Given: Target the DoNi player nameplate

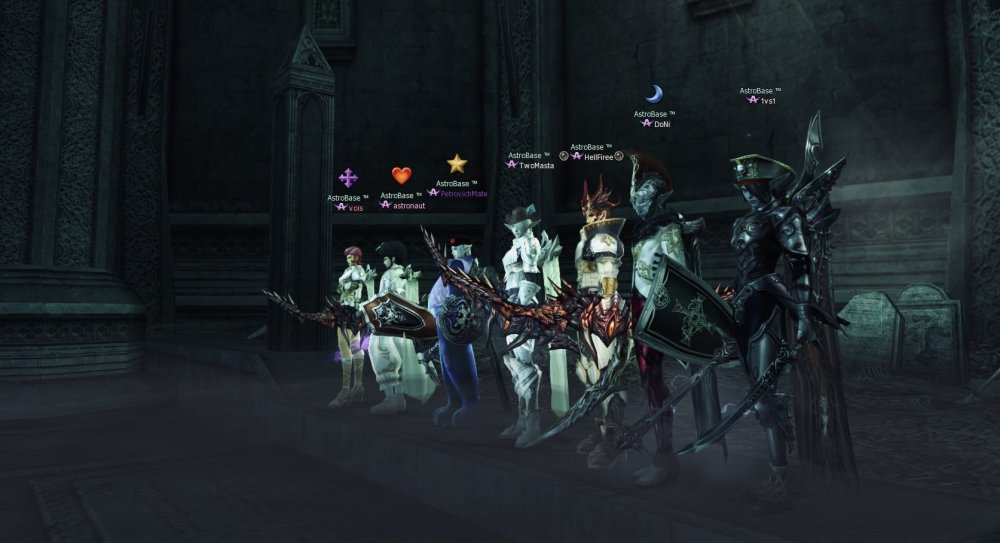Looking at the screenshot, I should [661, 124].
